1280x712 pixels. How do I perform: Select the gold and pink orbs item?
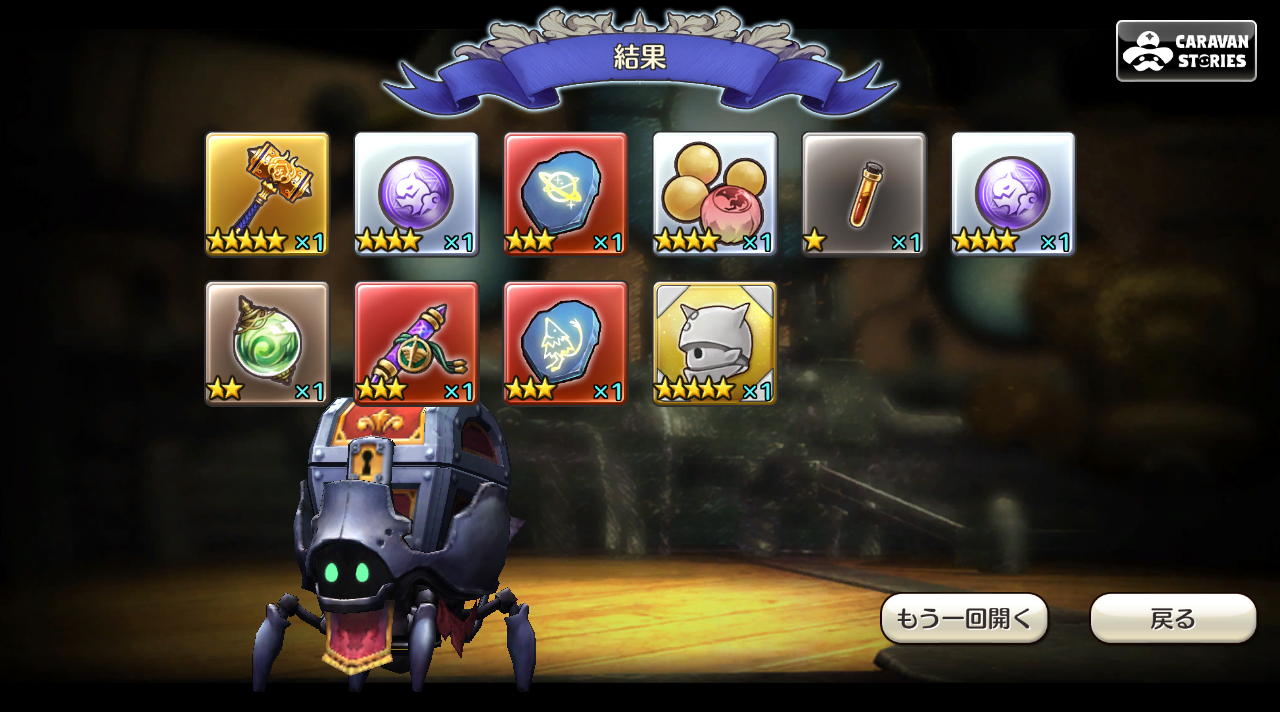coord(714,193)
